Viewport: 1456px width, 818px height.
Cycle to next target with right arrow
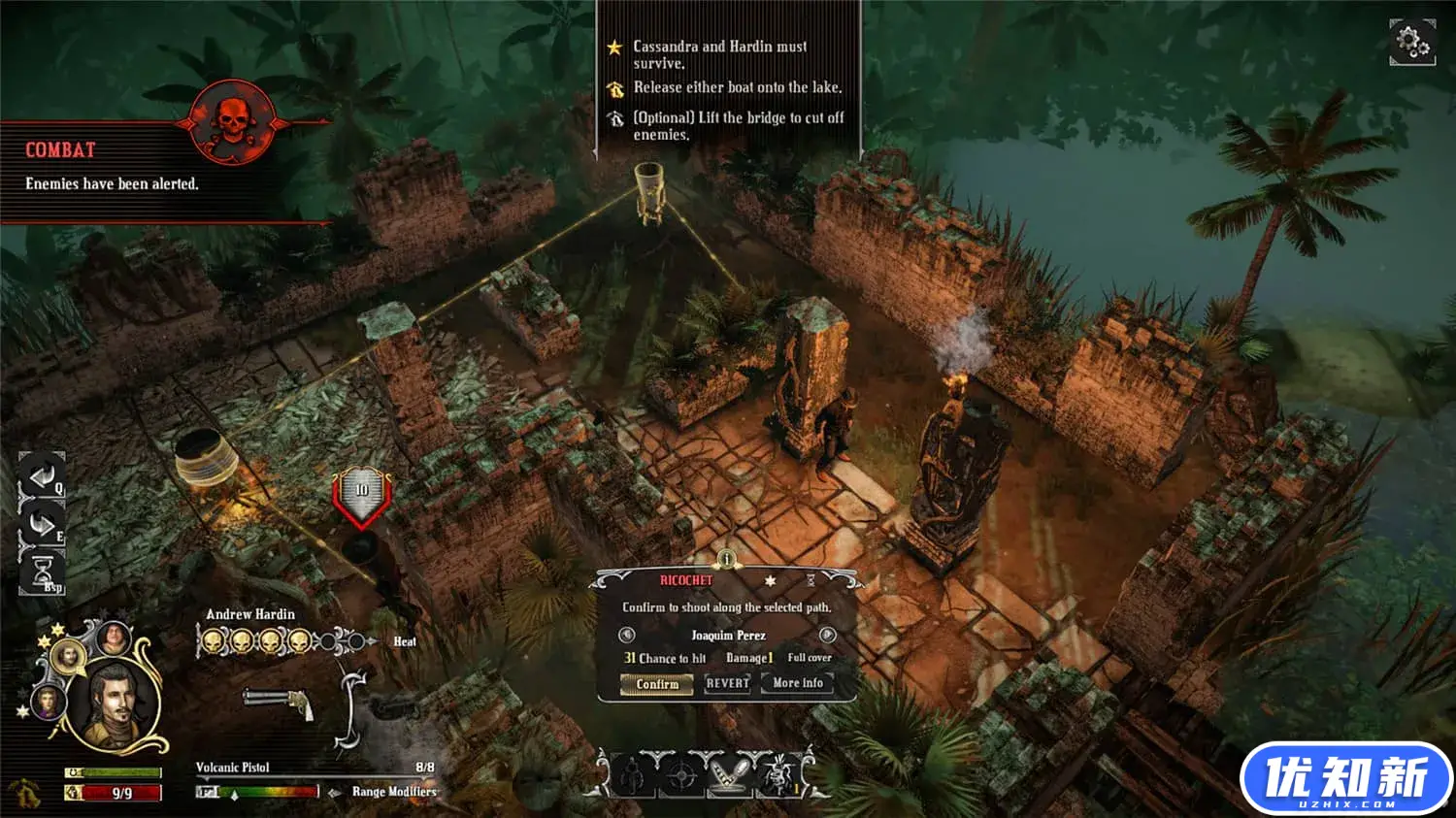(x=827, y=636)
